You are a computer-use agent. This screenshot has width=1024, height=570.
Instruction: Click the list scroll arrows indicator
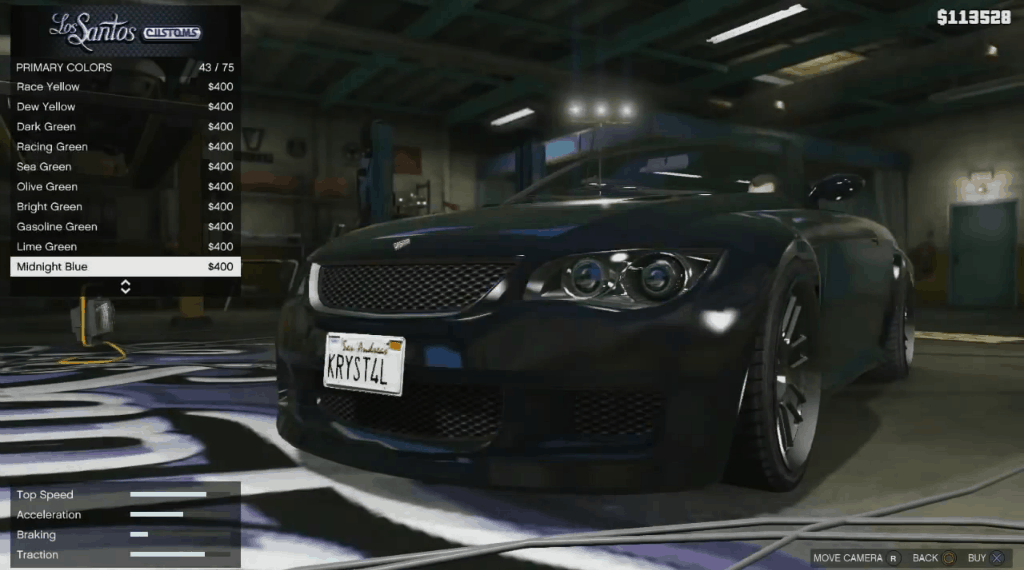click(125, 287)
